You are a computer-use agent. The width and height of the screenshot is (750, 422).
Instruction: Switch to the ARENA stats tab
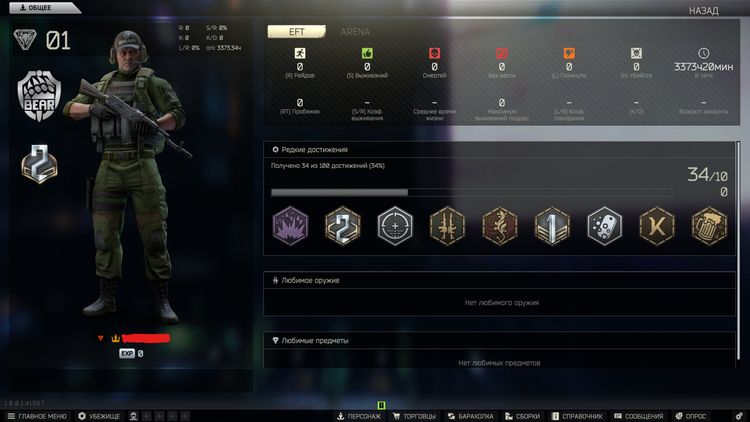(x=354, y=32)
